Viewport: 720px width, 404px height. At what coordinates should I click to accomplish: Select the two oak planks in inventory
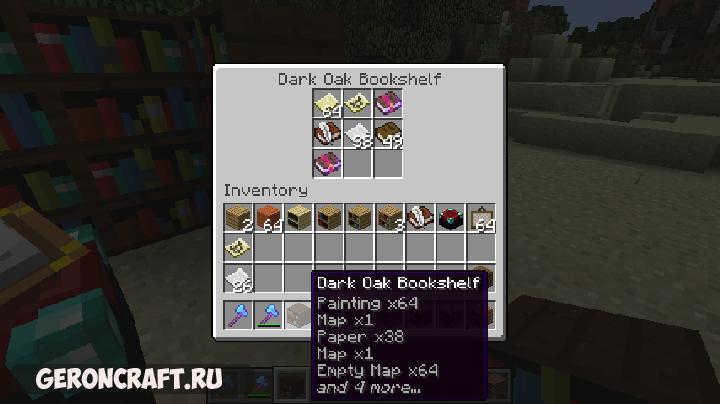tap(238, 217)
